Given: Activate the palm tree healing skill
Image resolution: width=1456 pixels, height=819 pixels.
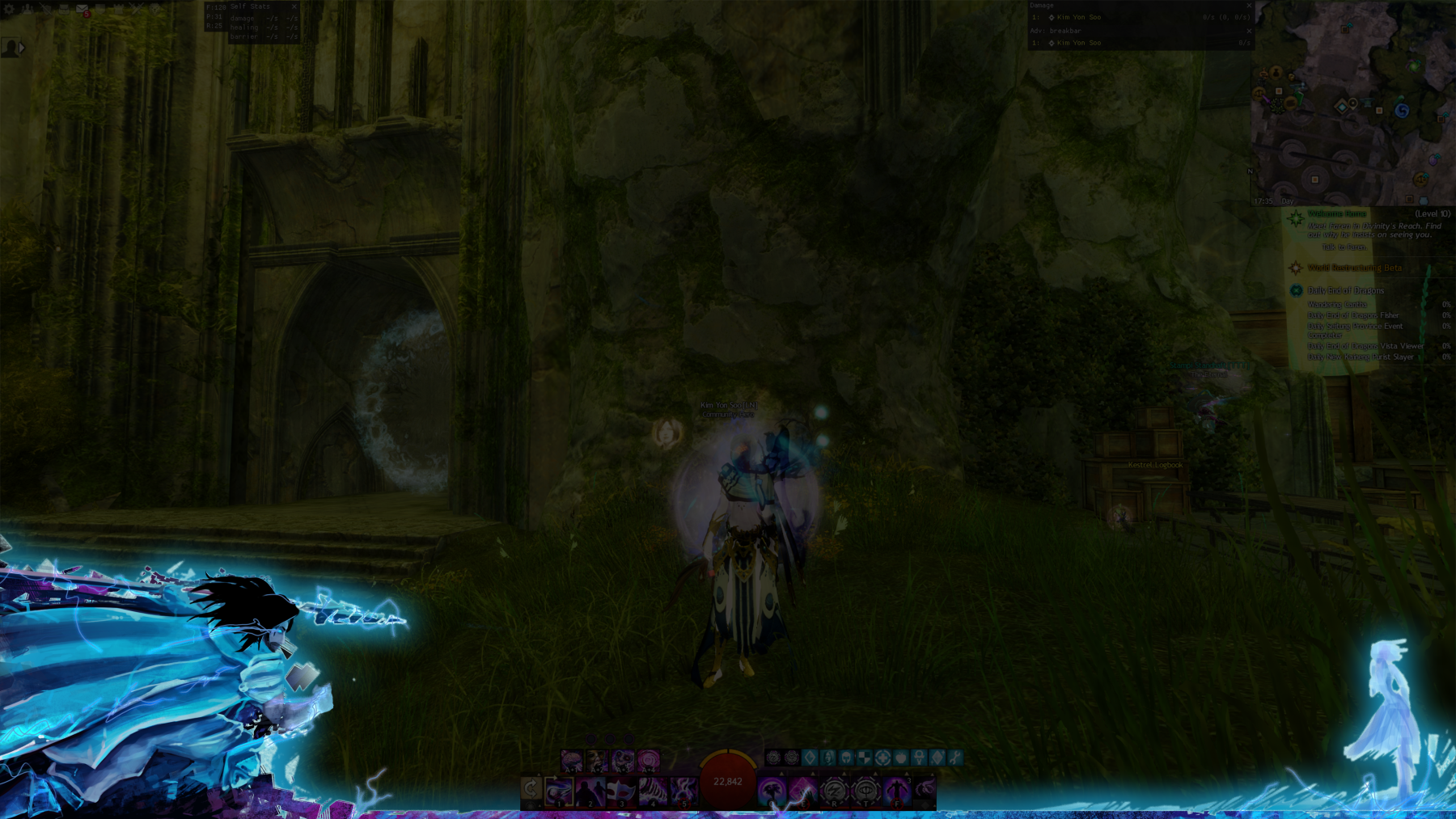Looking at the screenshot, I should pos(772,791).
